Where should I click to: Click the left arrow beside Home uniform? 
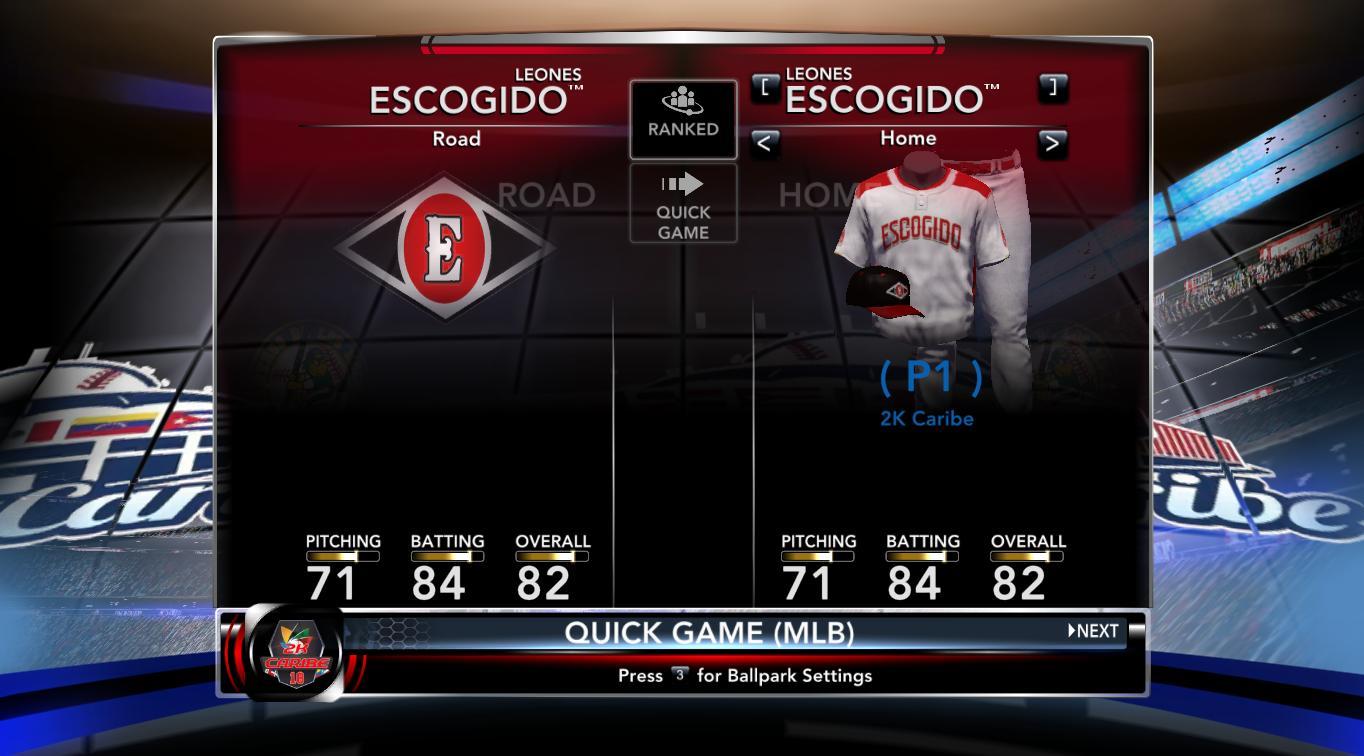(x=764, y=143)
